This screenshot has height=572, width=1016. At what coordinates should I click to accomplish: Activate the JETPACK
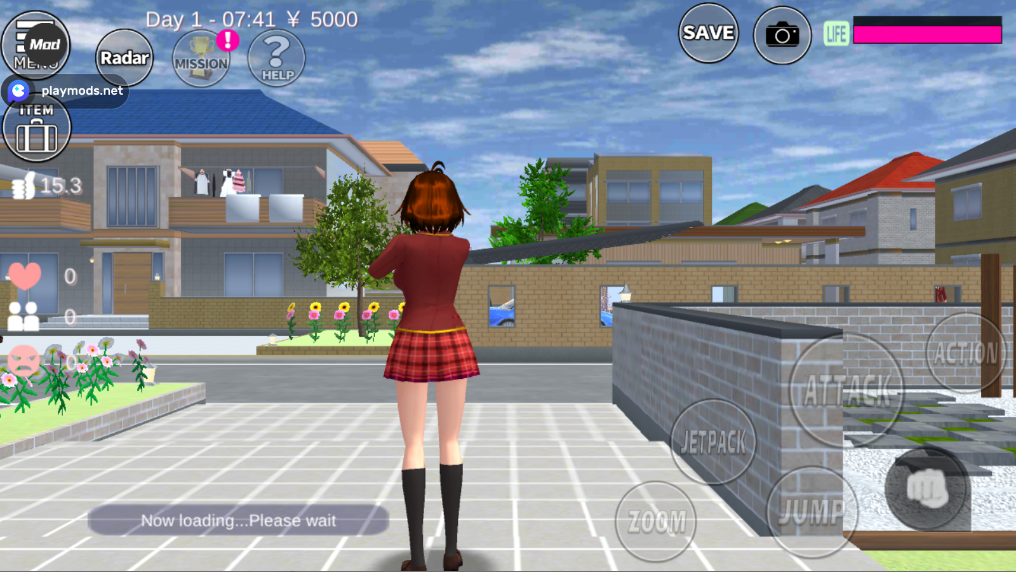(712, 442)
